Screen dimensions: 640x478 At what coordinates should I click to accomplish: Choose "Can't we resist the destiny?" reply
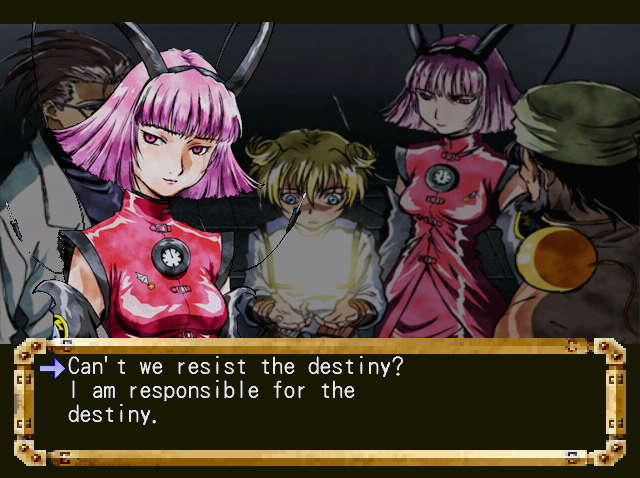(x=235, y=367)
